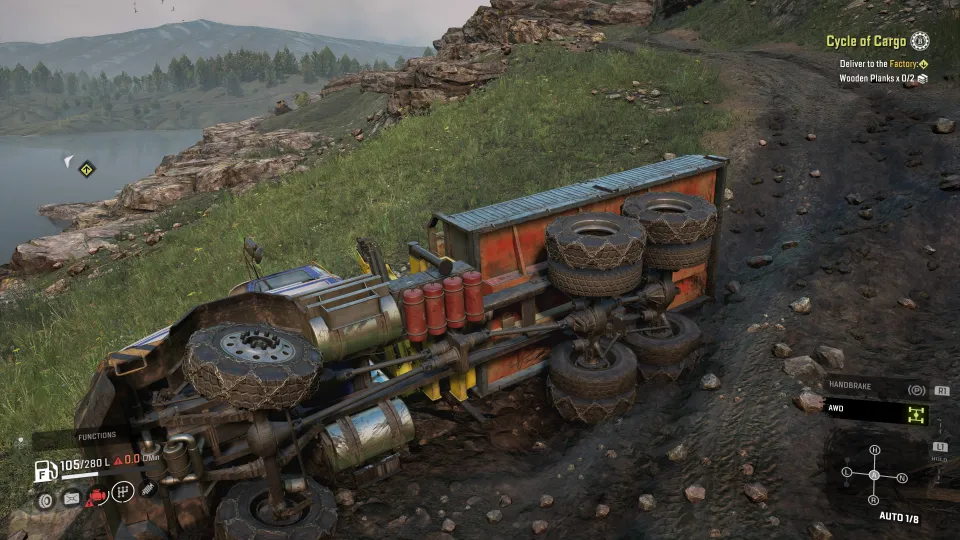The image size is (960, 540).
Task: Select the tire status icon
Action: [x=45, y=496]
